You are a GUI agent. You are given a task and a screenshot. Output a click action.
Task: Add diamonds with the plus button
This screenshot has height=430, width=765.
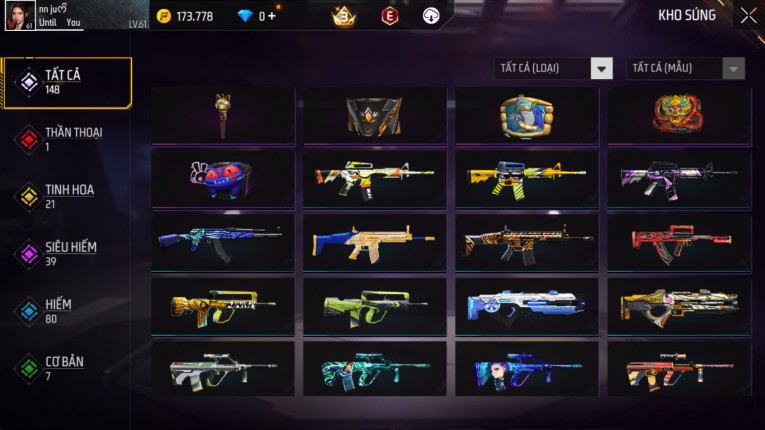pos(271,16)
